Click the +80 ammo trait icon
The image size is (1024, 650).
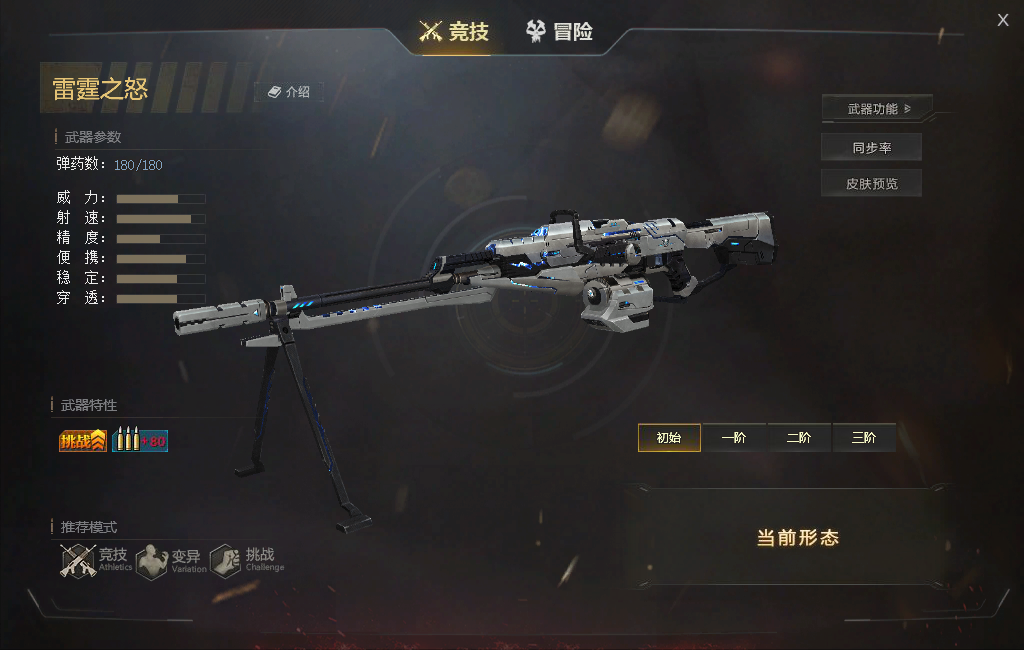coord(140,440)
